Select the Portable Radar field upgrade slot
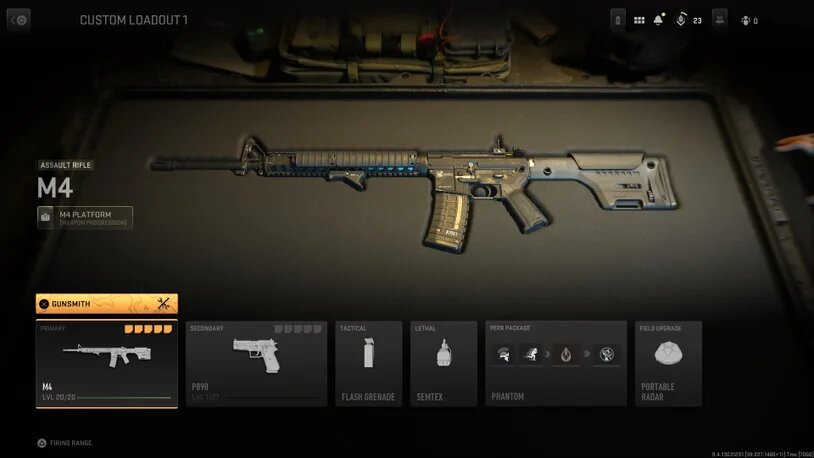Viewport: 814px width, 458px height. coord(668,363)
